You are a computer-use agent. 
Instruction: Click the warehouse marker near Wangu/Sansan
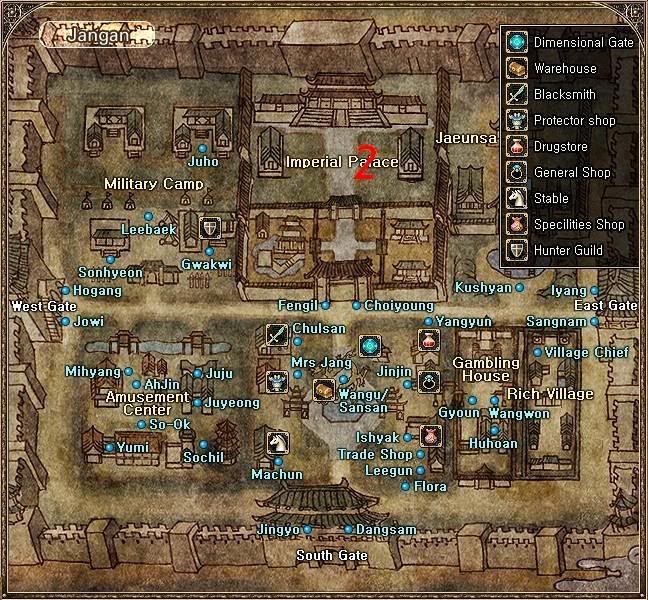tap(323, 390)
